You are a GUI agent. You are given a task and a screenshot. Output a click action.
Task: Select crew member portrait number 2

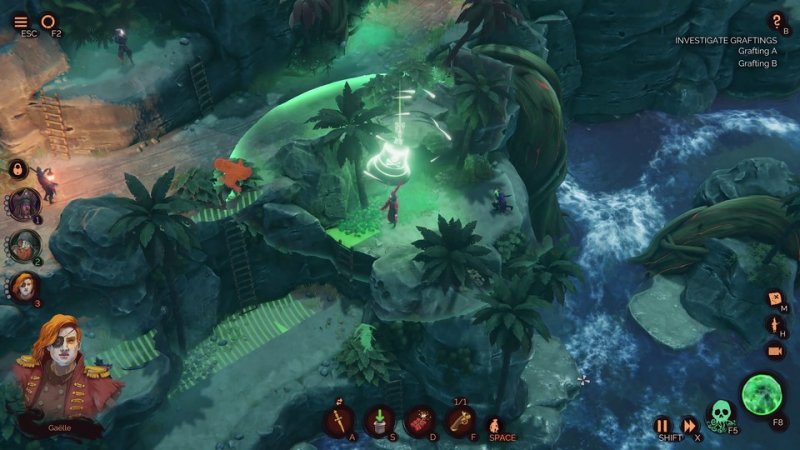[25, 245]
